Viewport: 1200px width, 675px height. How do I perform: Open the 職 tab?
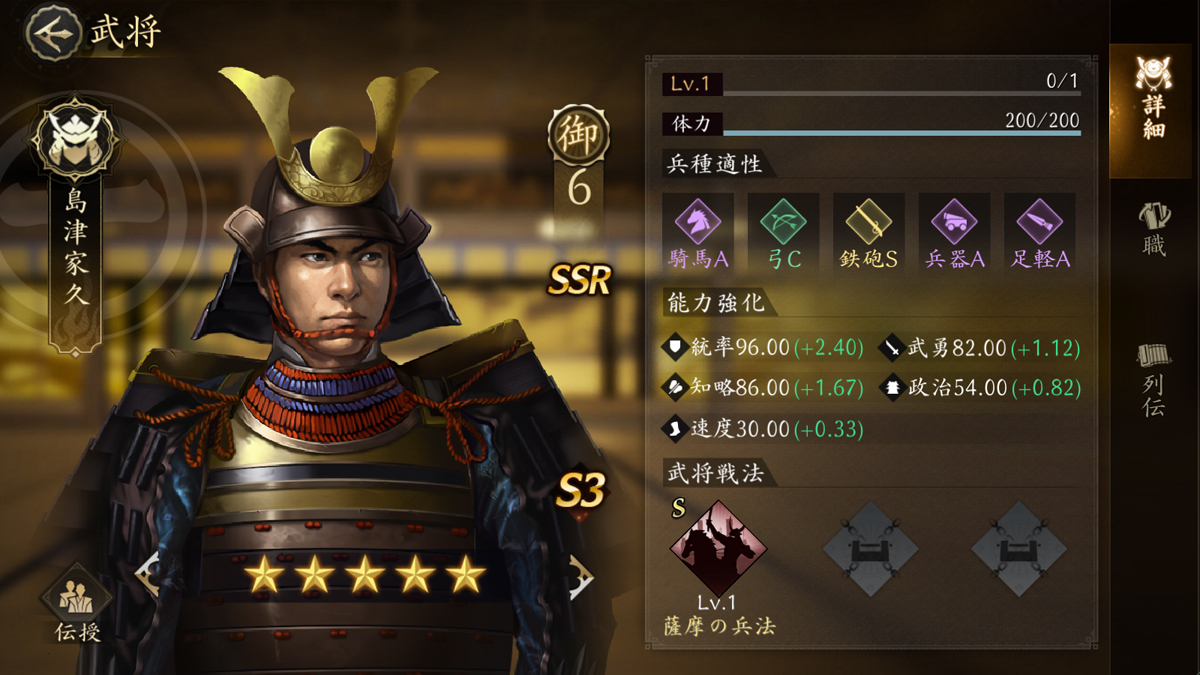coord(1153,229)
